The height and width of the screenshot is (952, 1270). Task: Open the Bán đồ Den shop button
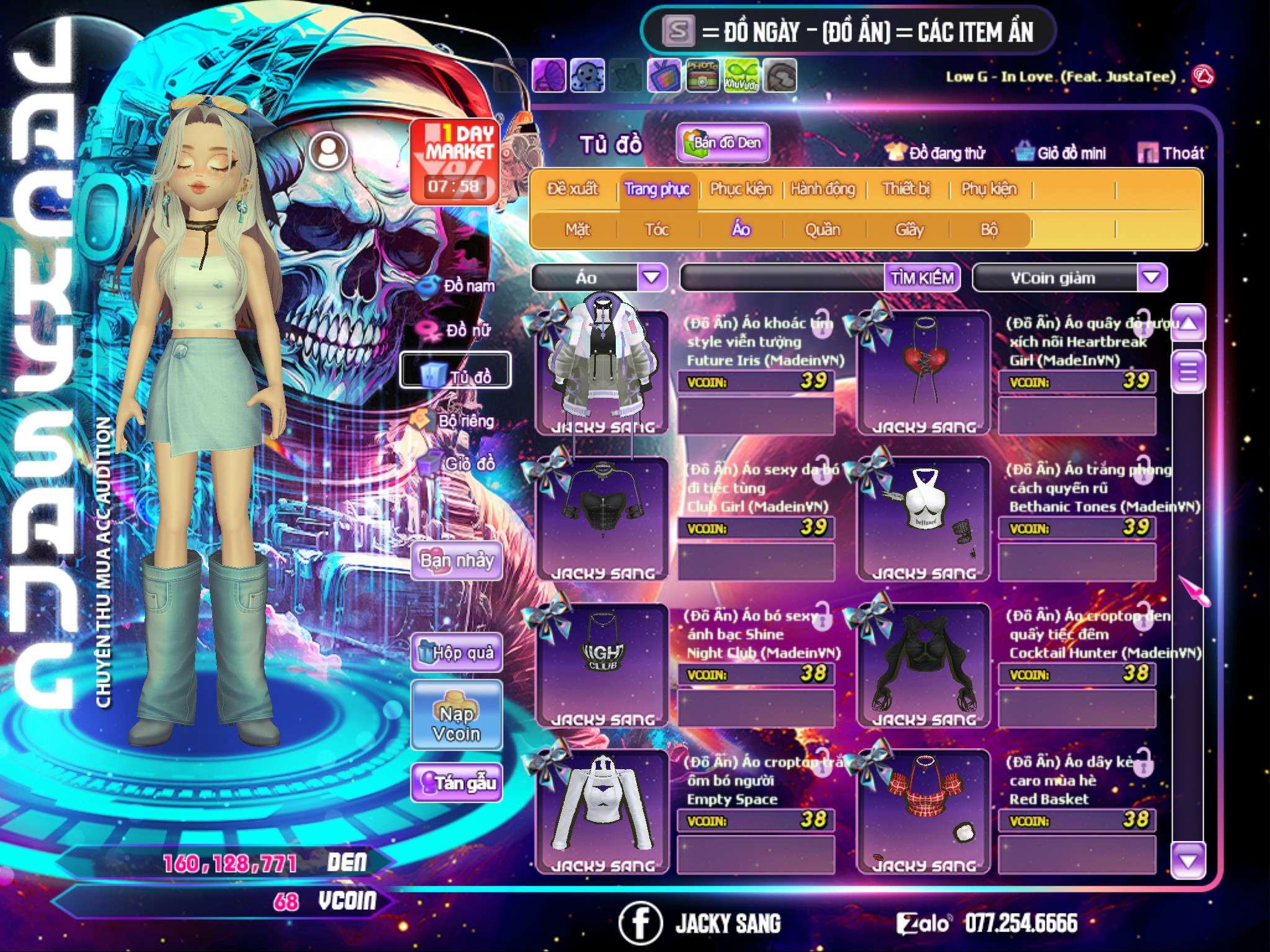[722, 143]
